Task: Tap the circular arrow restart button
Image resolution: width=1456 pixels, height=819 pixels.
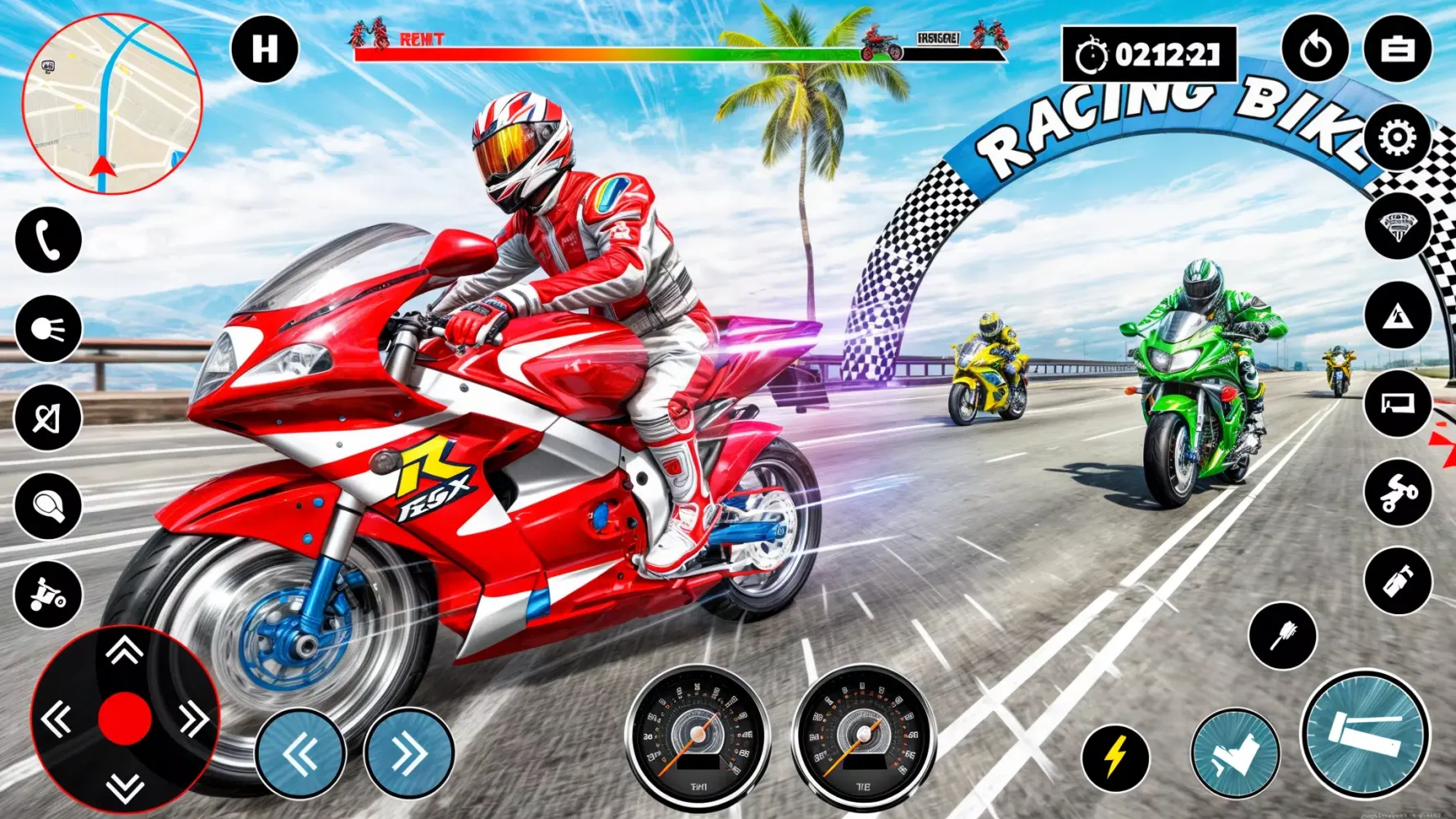Action: [1315, 50]
